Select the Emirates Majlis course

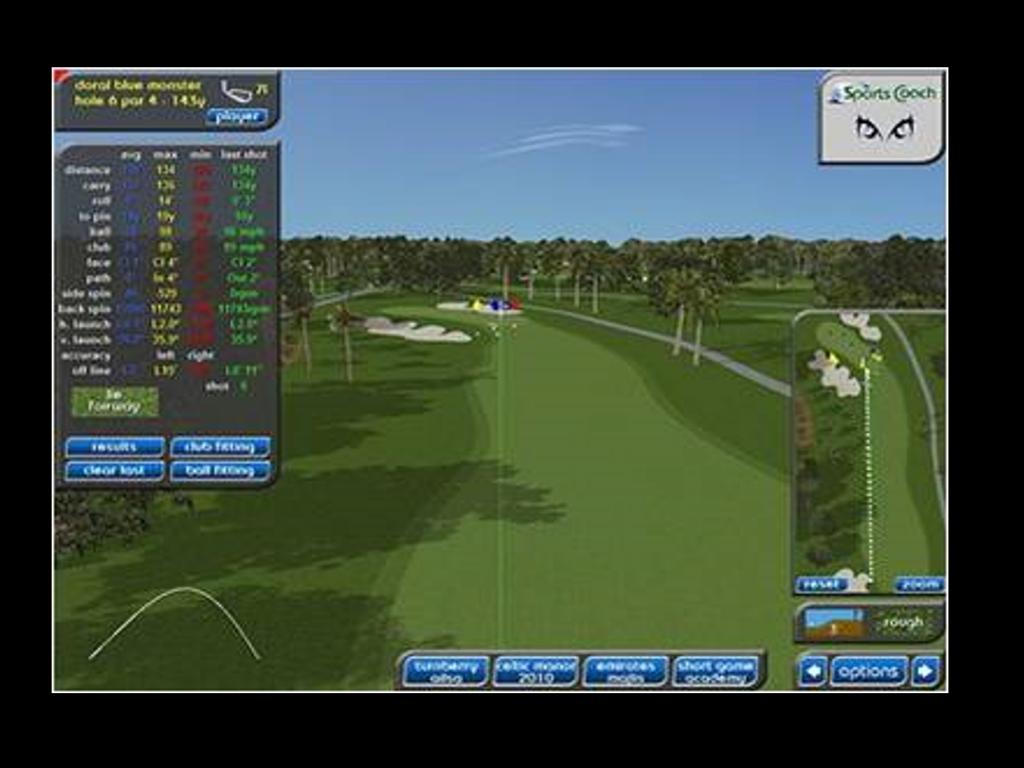coord(625,671)
